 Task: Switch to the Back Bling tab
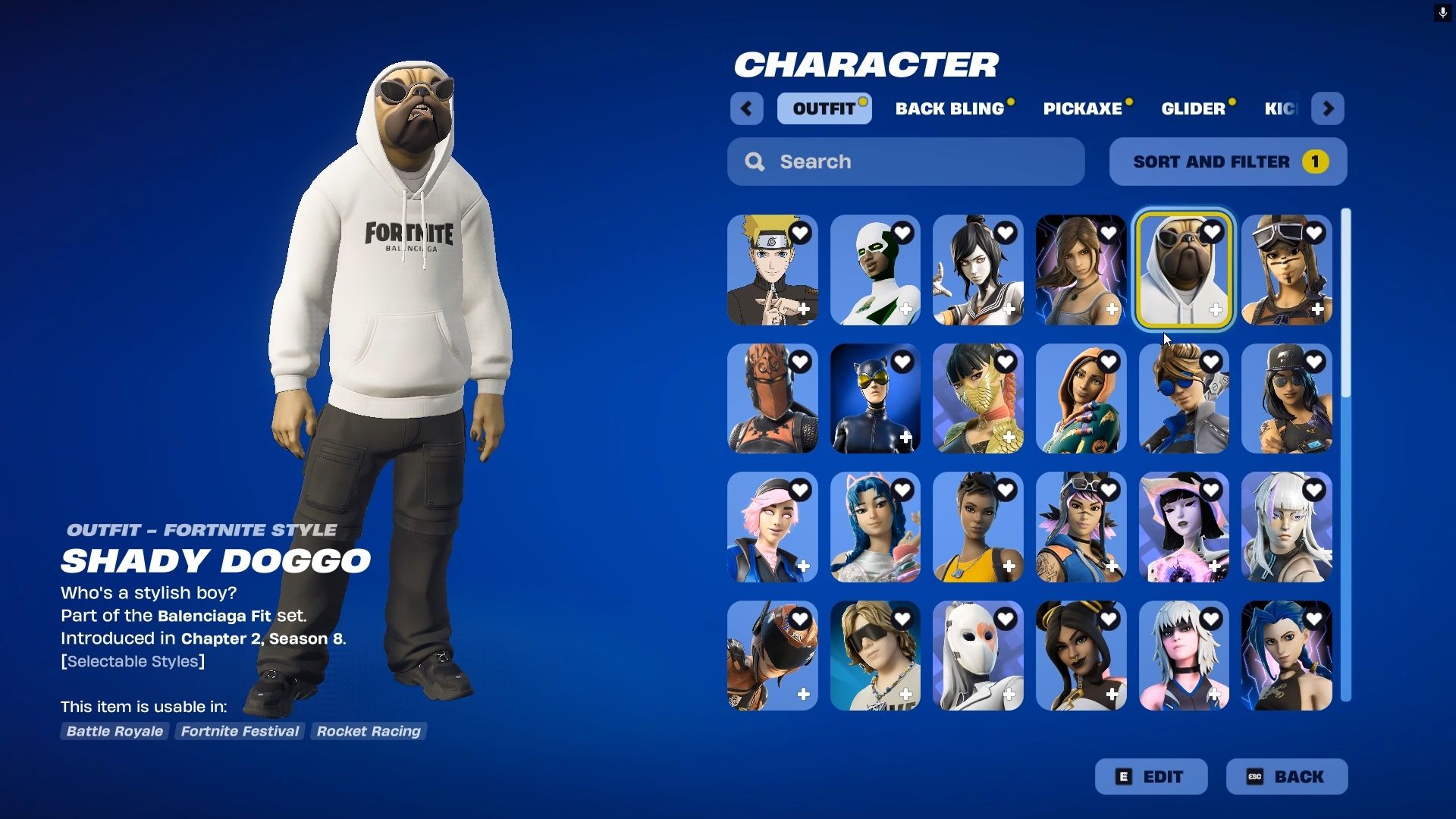[950, 108]
